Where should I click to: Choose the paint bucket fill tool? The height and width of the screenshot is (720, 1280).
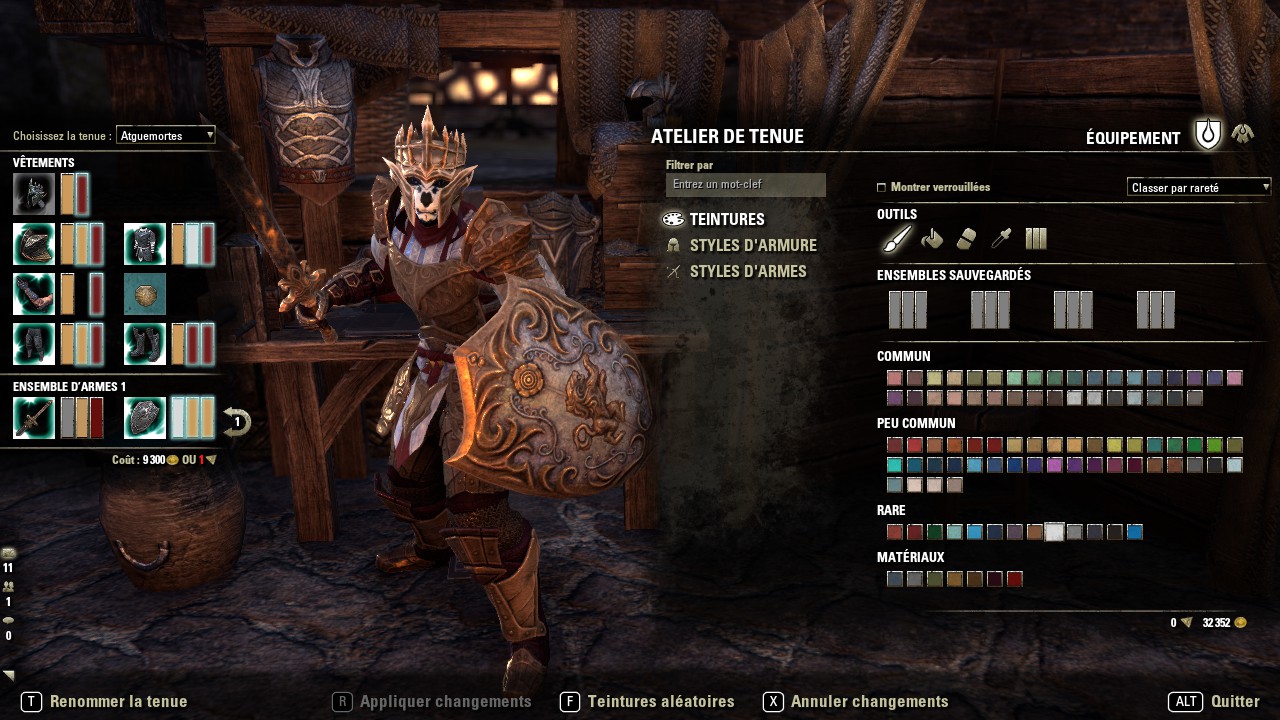tap(932, 238)
